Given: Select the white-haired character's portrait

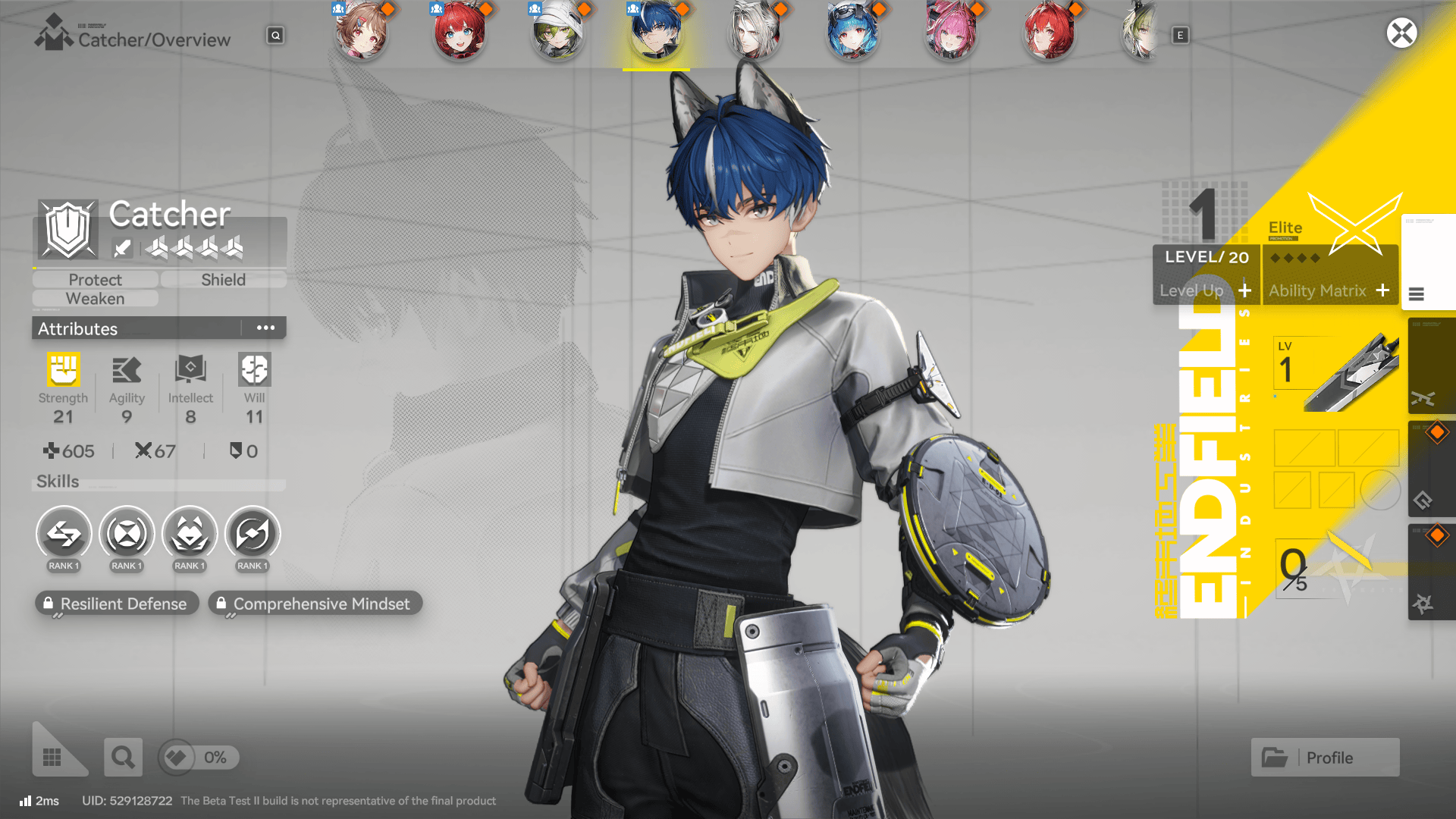Looking at the screenshot, I should [754, 32].
